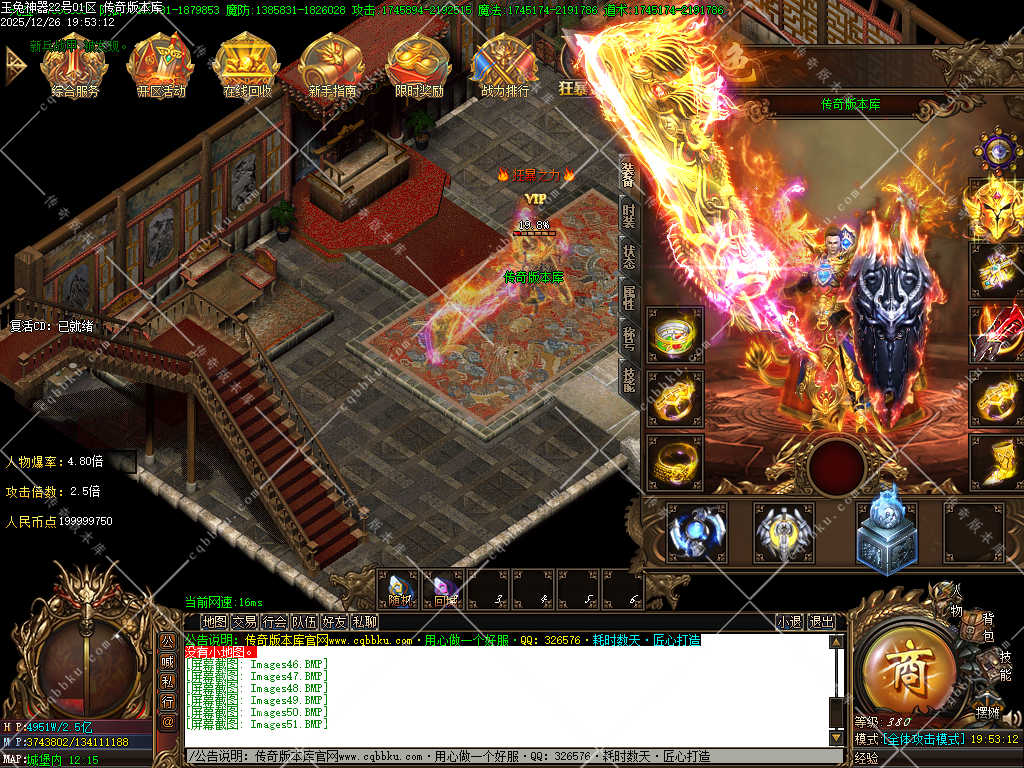Open the 综合服务 service menu icon
Screen dimensions: 1024x768
point(73,63)
